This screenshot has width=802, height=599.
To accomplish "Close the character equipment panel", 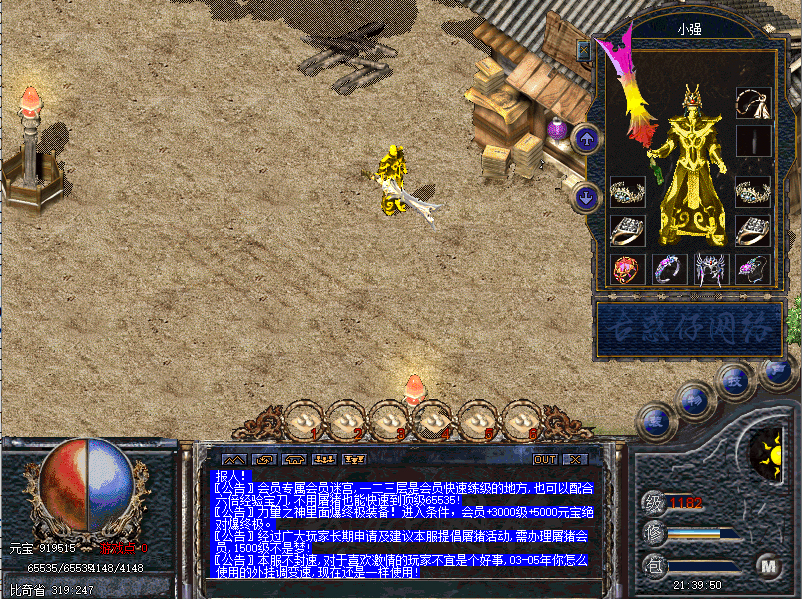I will pos(584,50).
